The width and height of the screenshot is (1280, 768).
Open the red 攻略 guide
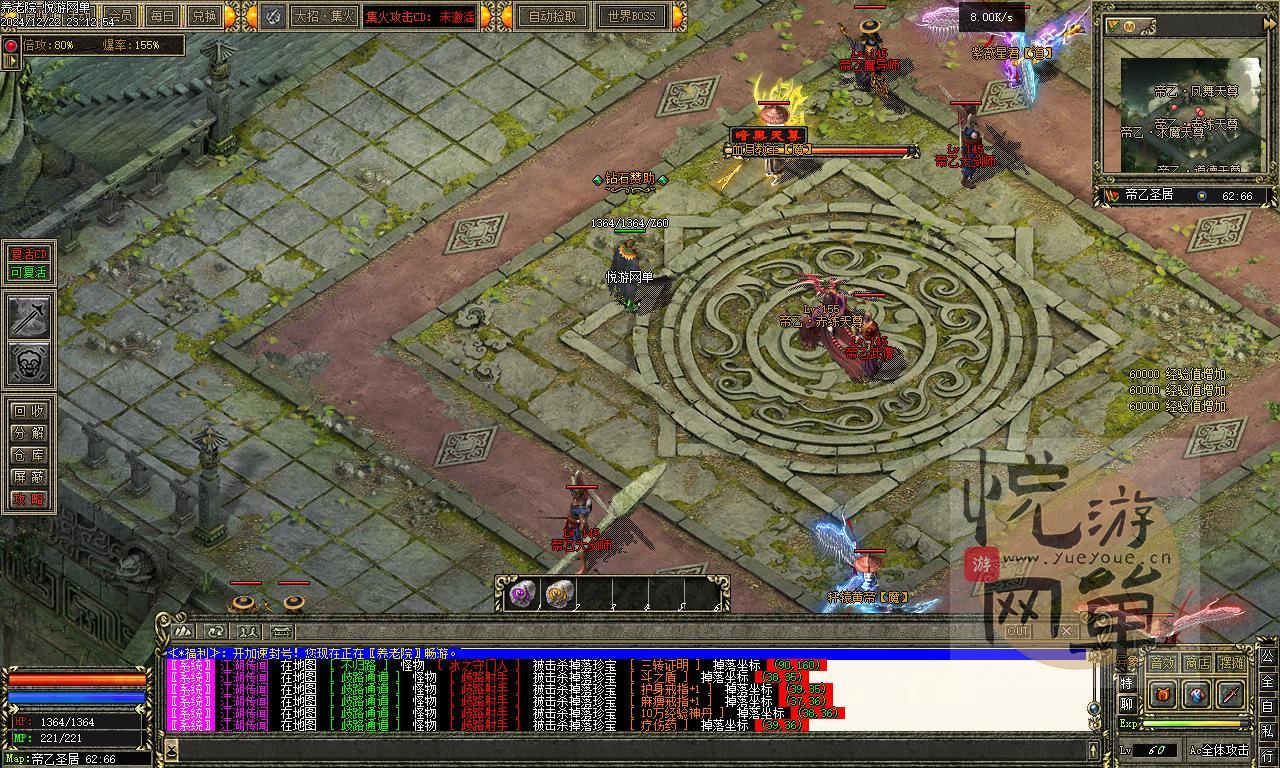pos(29,499)
